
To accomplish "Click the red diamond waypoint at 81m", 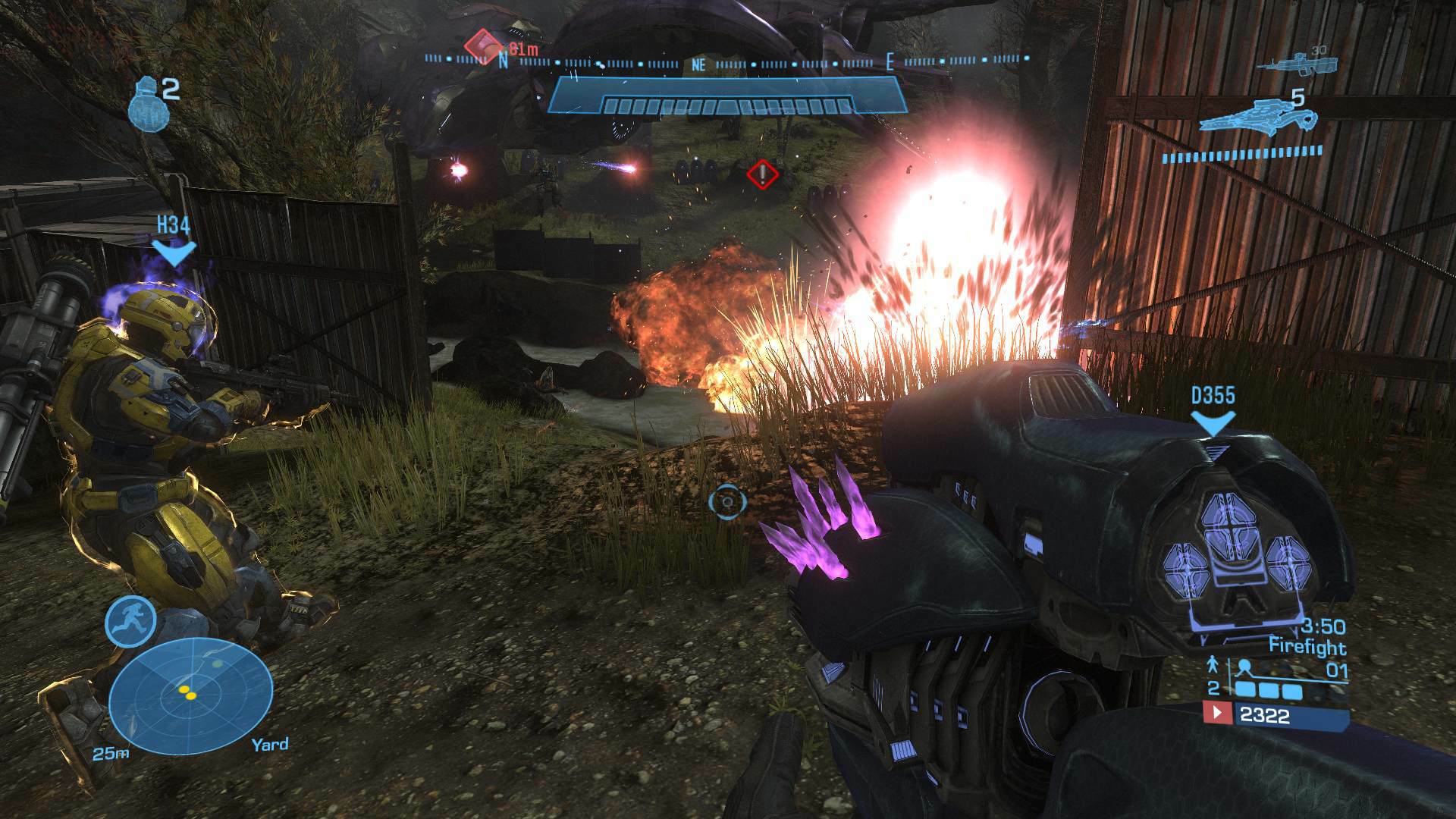I will [482, 47].
